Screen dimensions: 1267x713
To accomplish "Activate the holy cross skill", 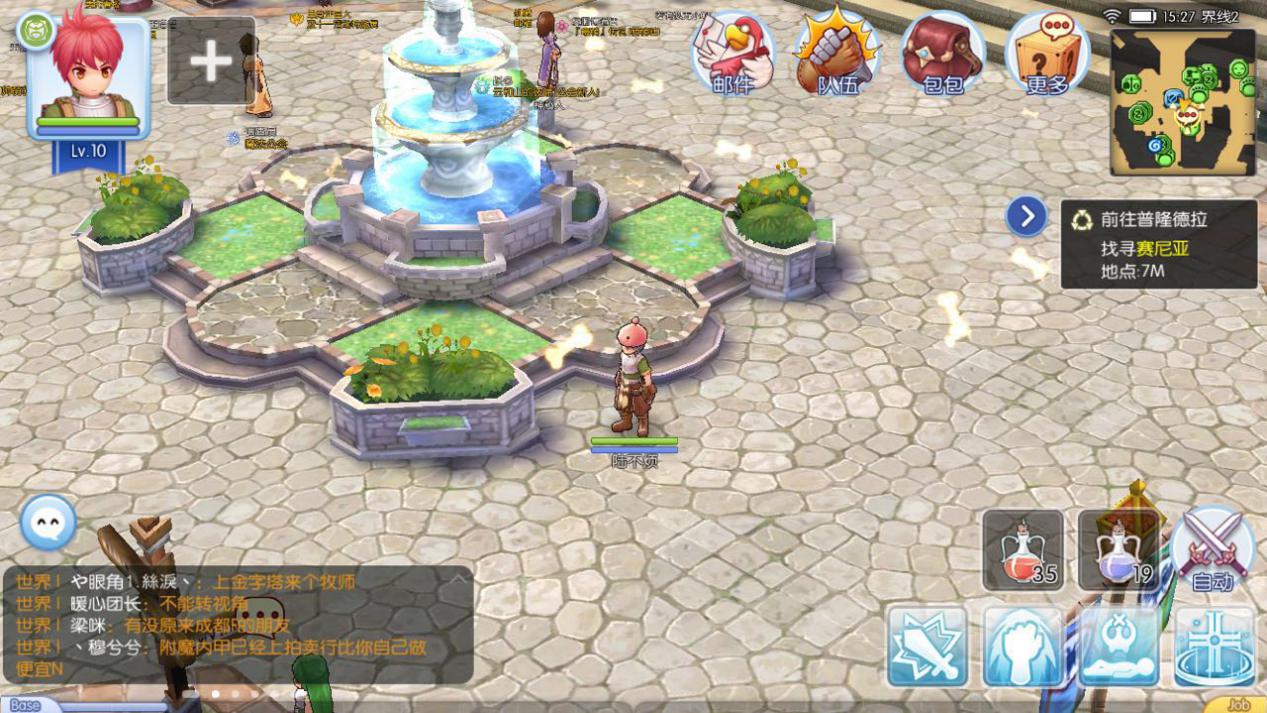I will pos(1214,646).
